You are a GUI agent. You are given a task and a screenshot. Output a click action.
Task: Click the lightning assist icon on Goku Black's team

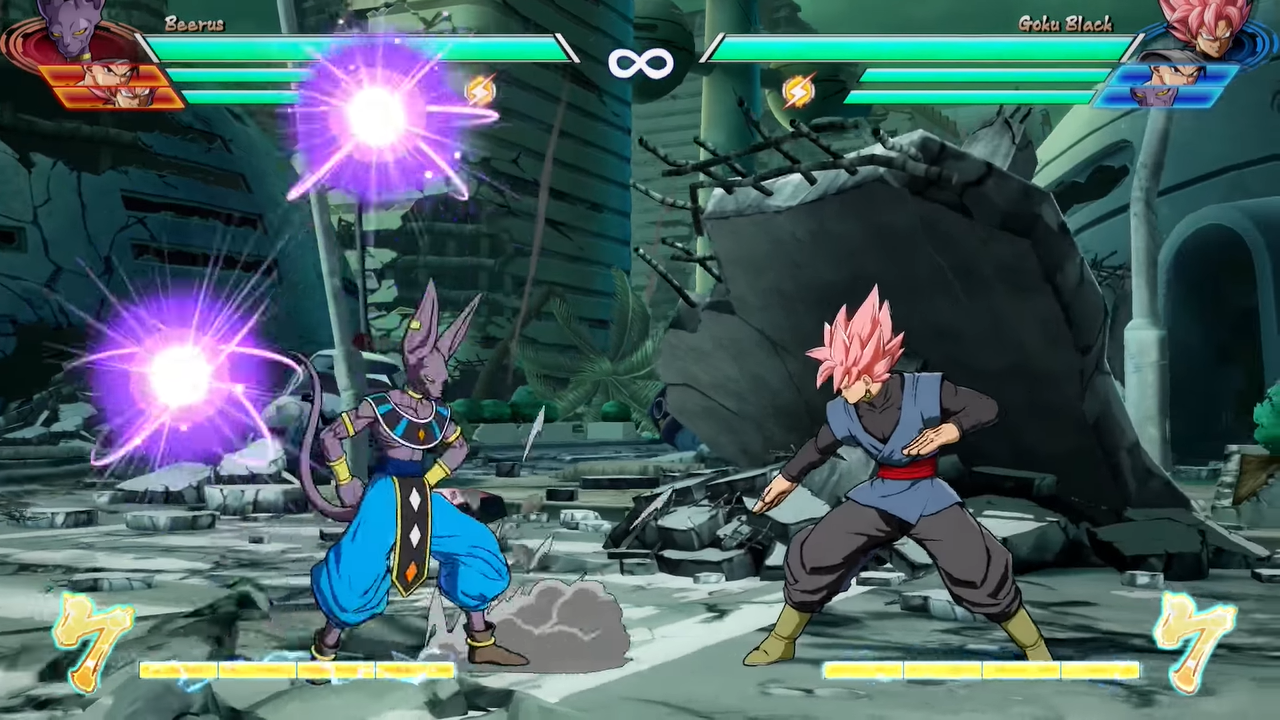pyautogui.click(x=798, y=91)
